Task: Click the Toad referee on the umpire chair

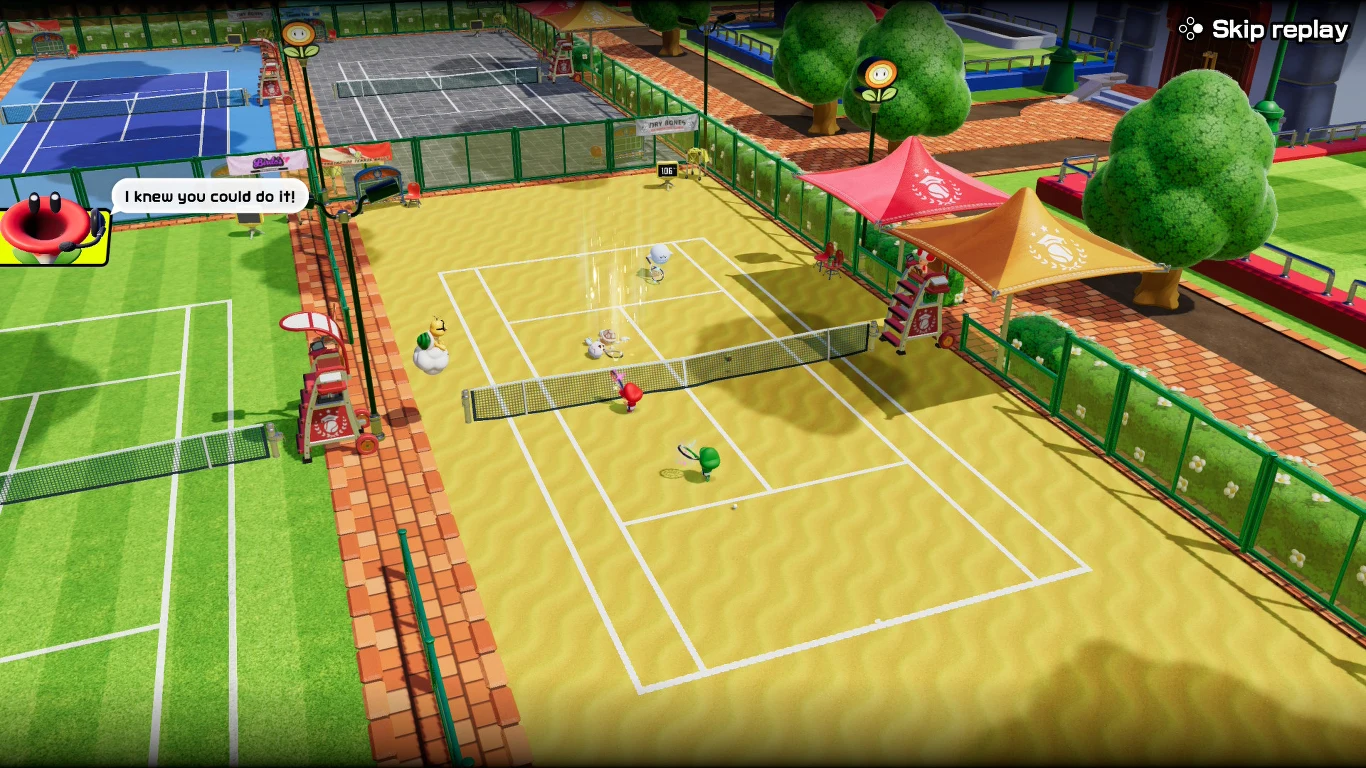Action: pos(922,262)
